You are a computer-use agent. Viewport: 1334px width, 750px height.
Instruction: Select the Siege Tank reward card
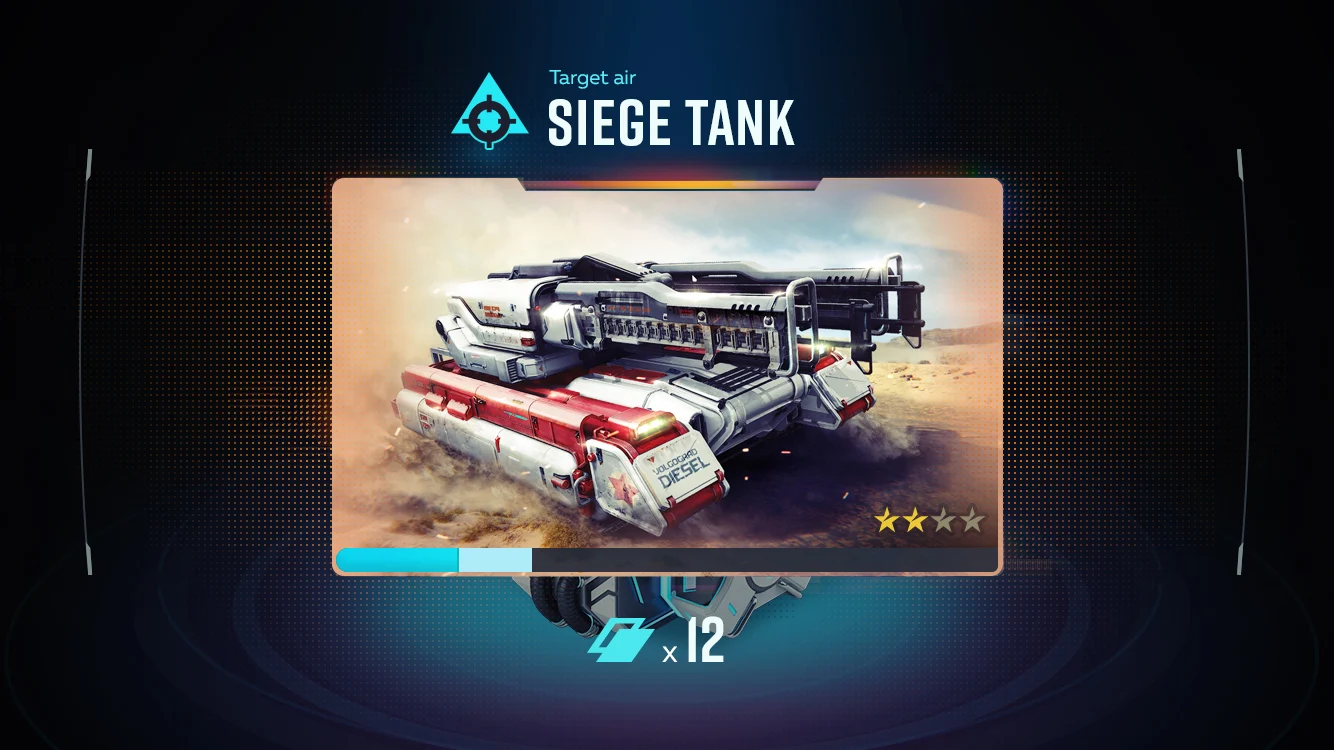pos(667,375)
